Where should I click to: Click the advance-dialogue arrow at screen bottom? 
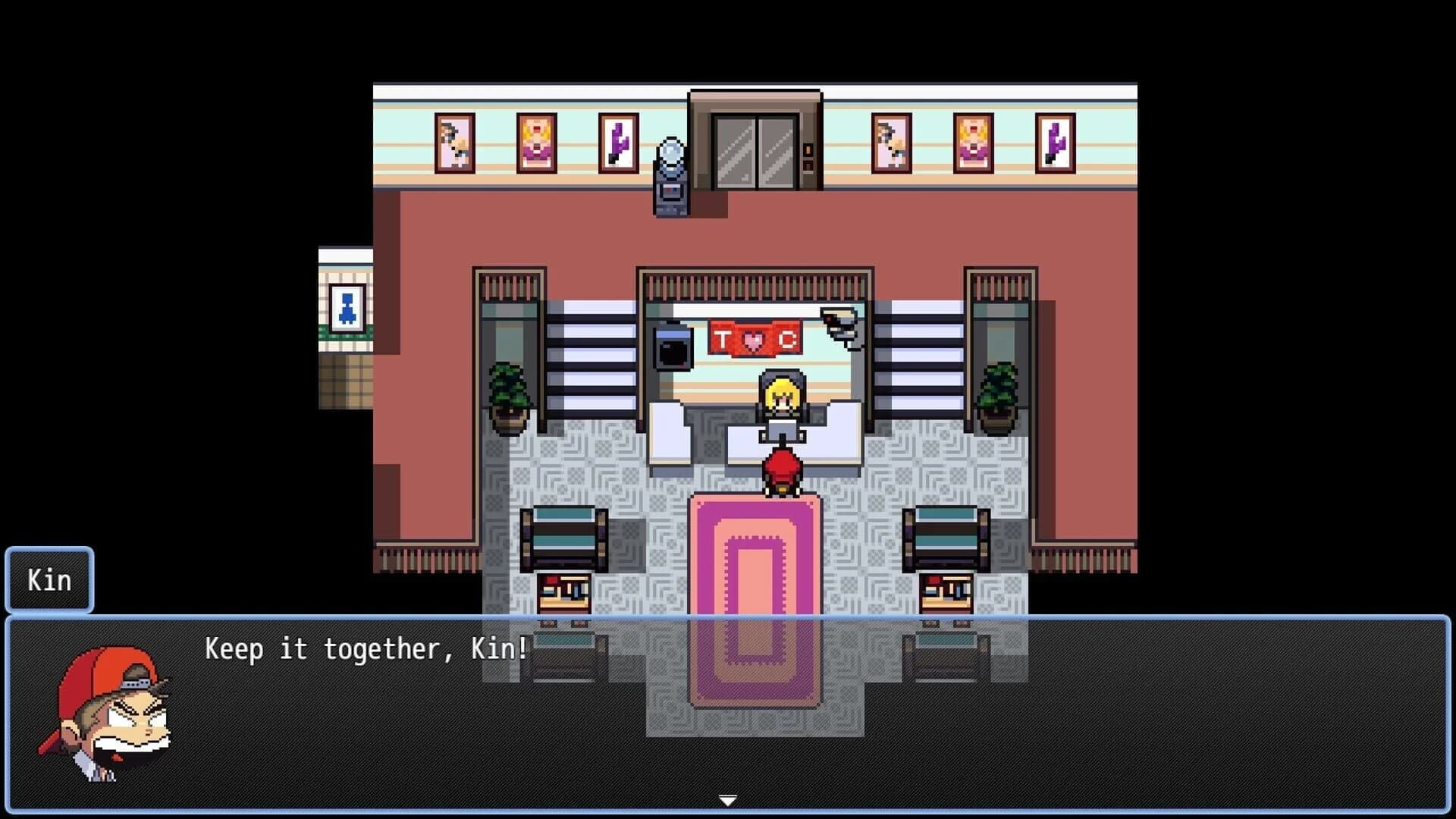point(727,799)
